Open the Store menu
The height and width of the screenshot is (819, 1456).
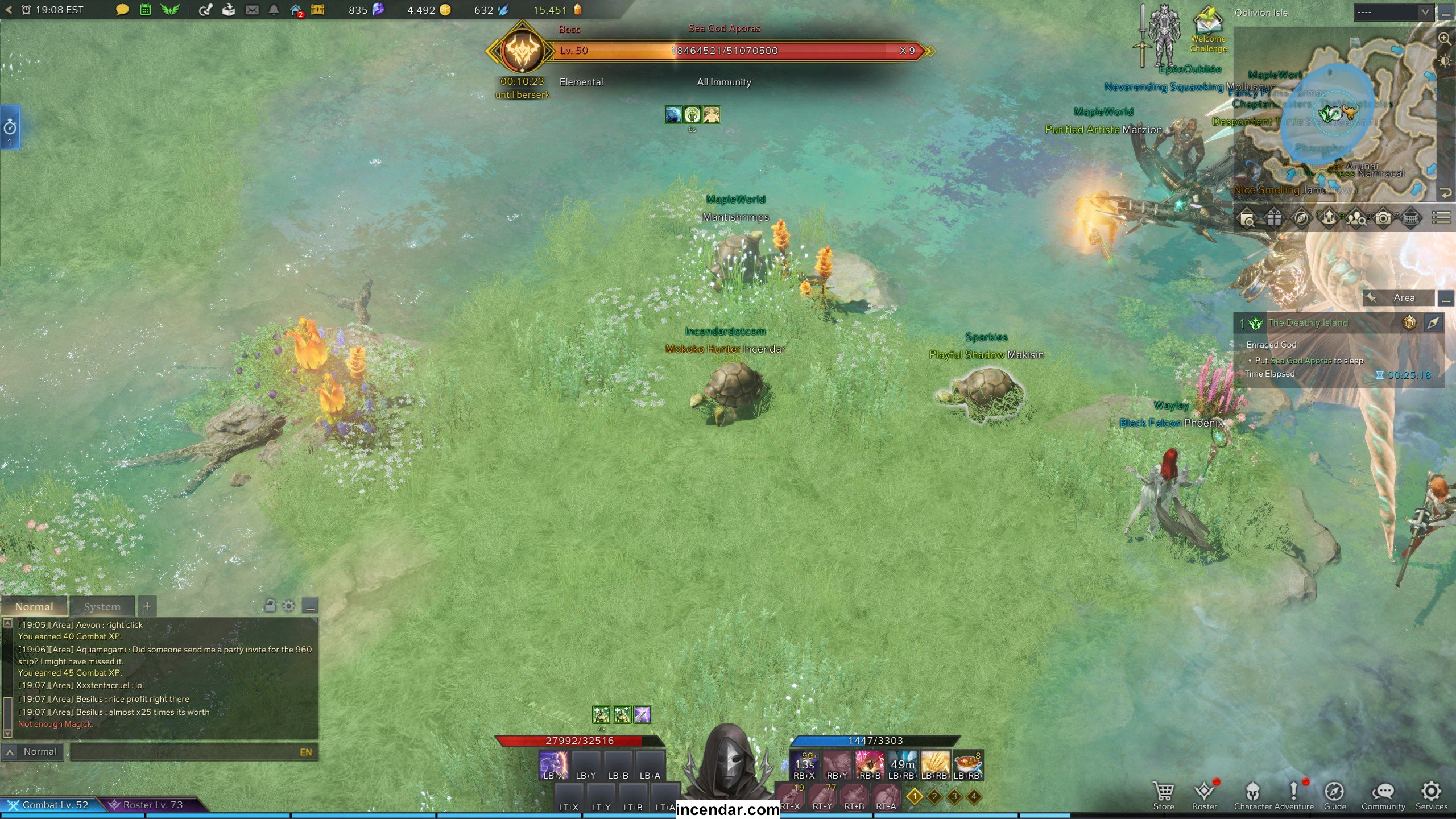click(x=1163, y=794)
